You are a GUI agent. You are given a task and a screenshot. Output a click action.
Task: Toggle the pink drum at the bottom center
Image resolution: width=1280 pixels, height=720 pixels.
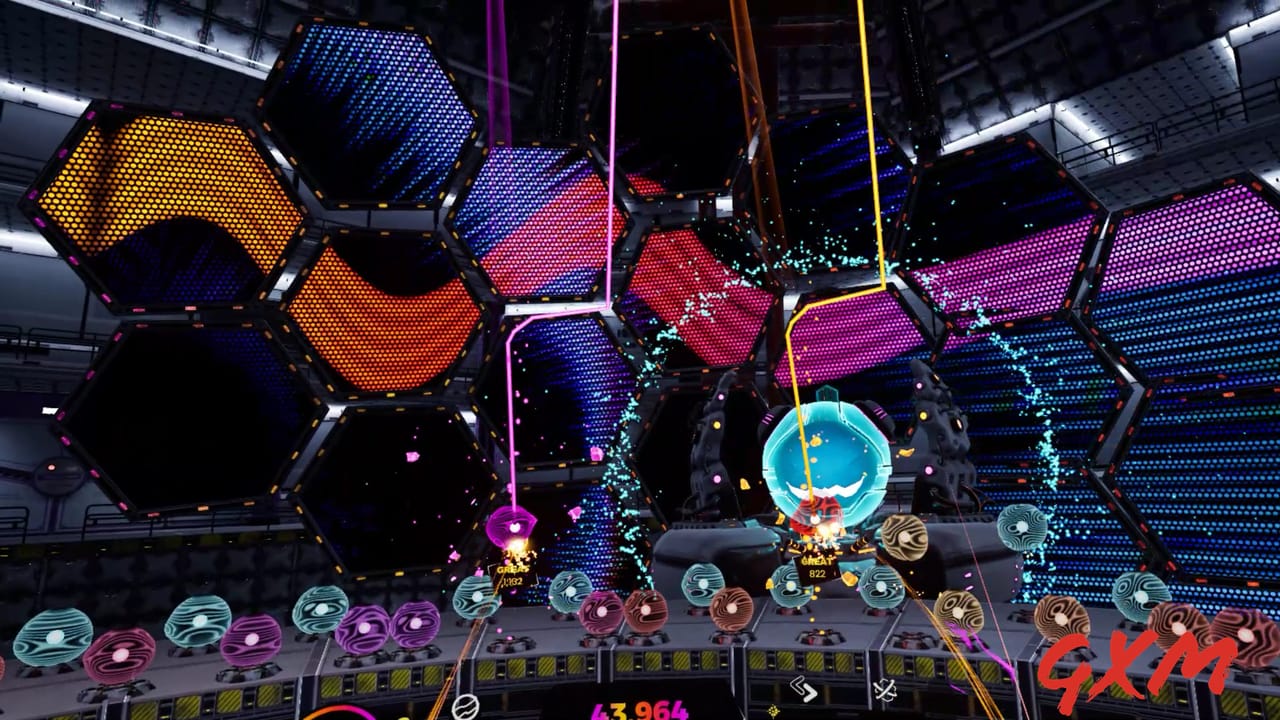click(602, 610)
